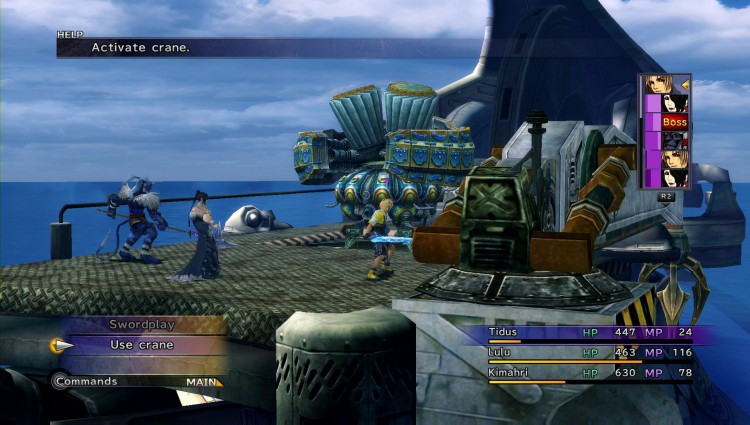Select the Use crane command
Viewport: 750px width, 425px height.
[x=140, y=345]
